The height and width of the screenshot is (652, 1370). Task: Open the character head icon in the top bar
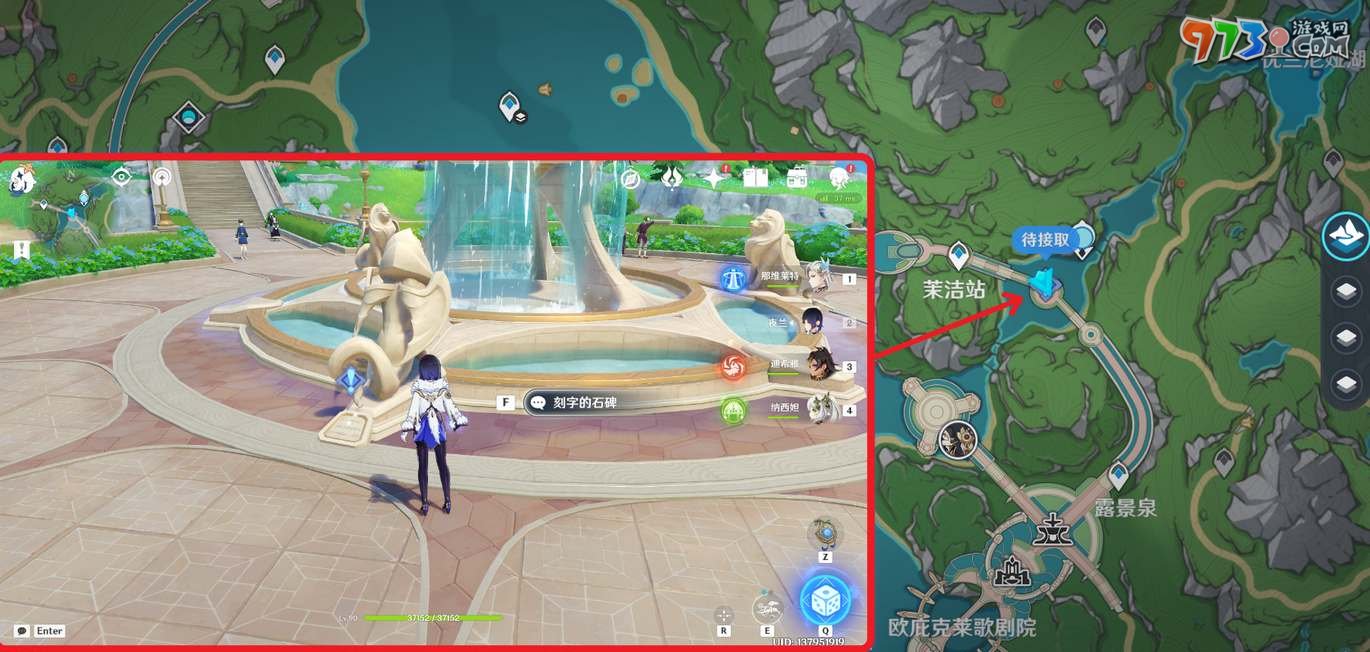838,178
